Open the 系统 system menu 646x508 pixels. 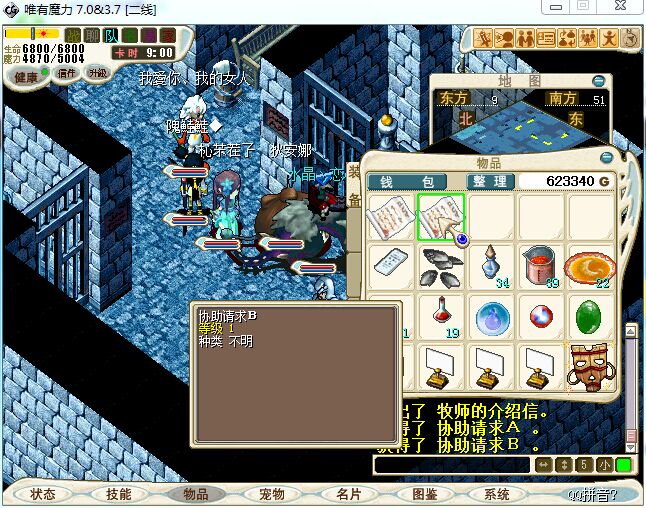point(497,494)
